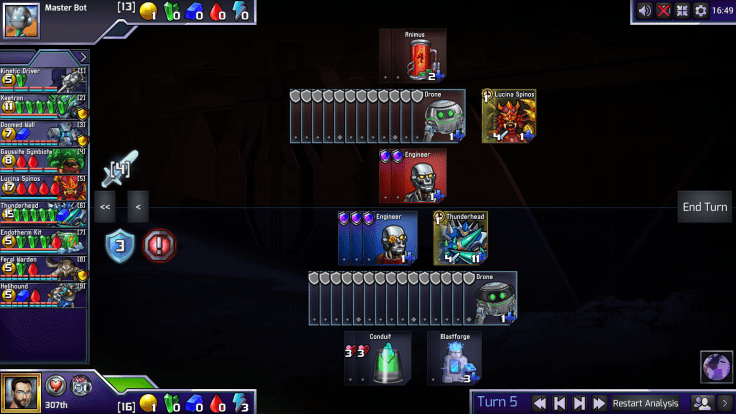End the current turn
Image resolution: width=736 pixels, height=414 pixels.
click(x=705, y=207)
